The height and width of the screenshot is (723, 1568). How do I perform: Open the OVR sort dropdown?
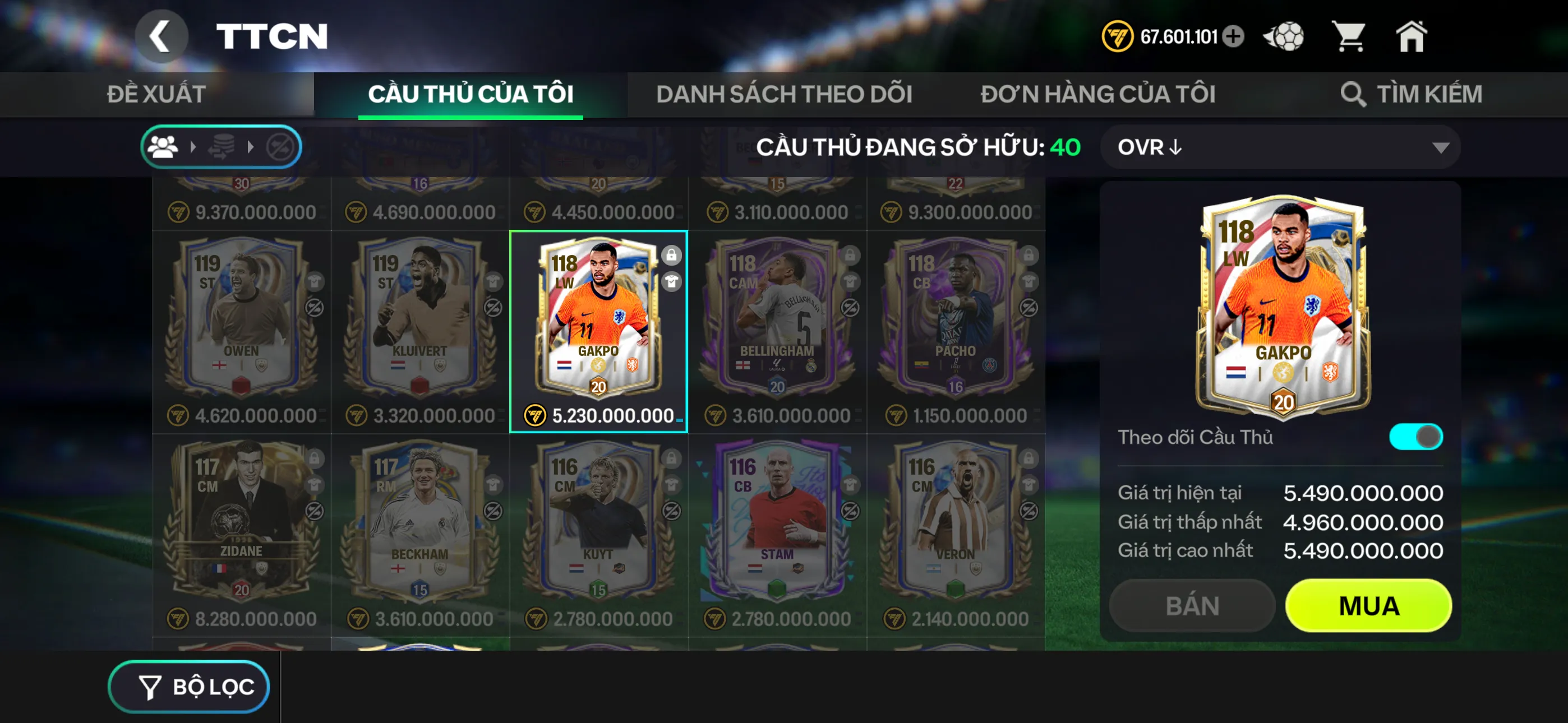tap(1280, 147)
